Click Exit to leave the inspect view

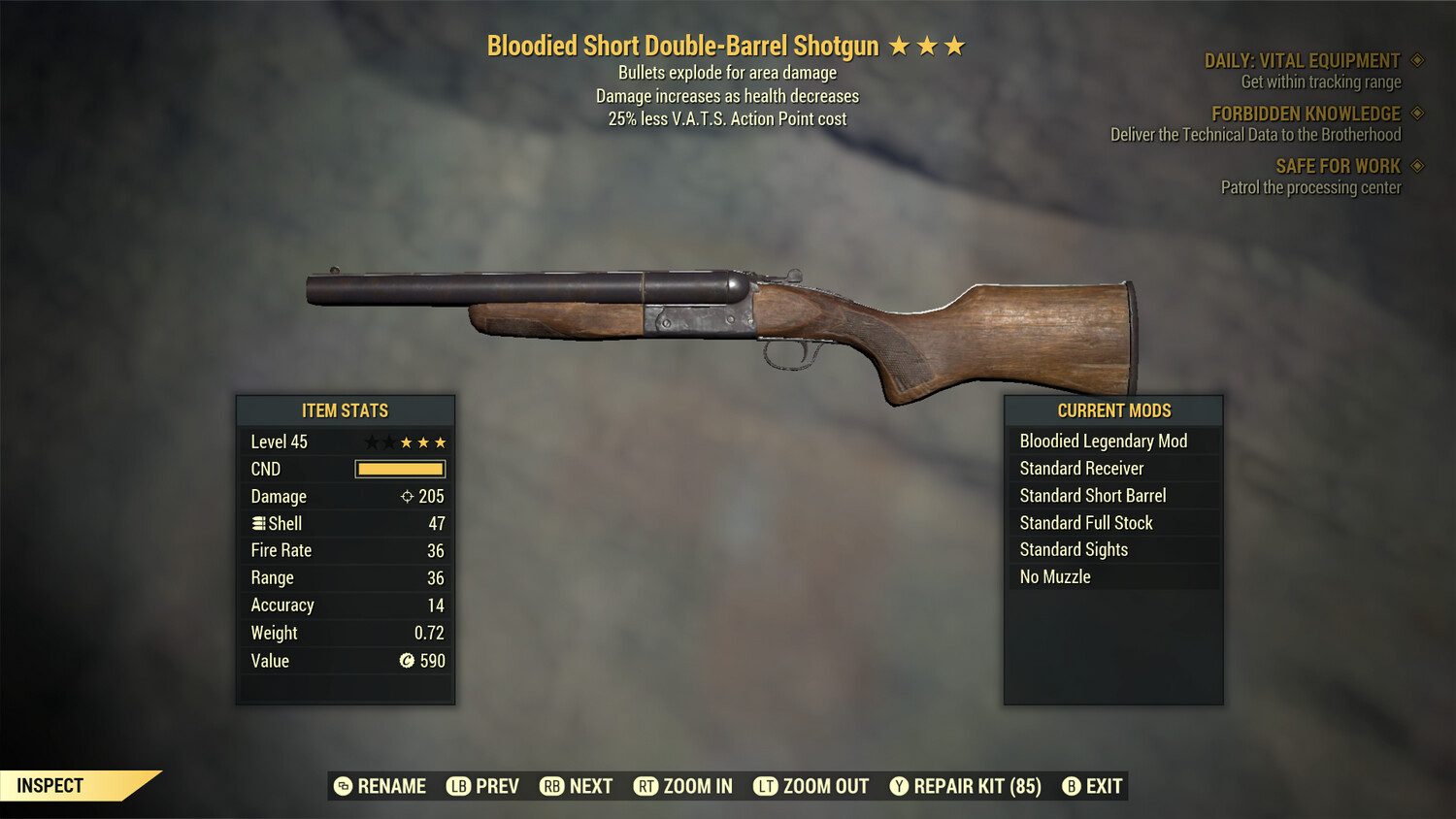1105,786
